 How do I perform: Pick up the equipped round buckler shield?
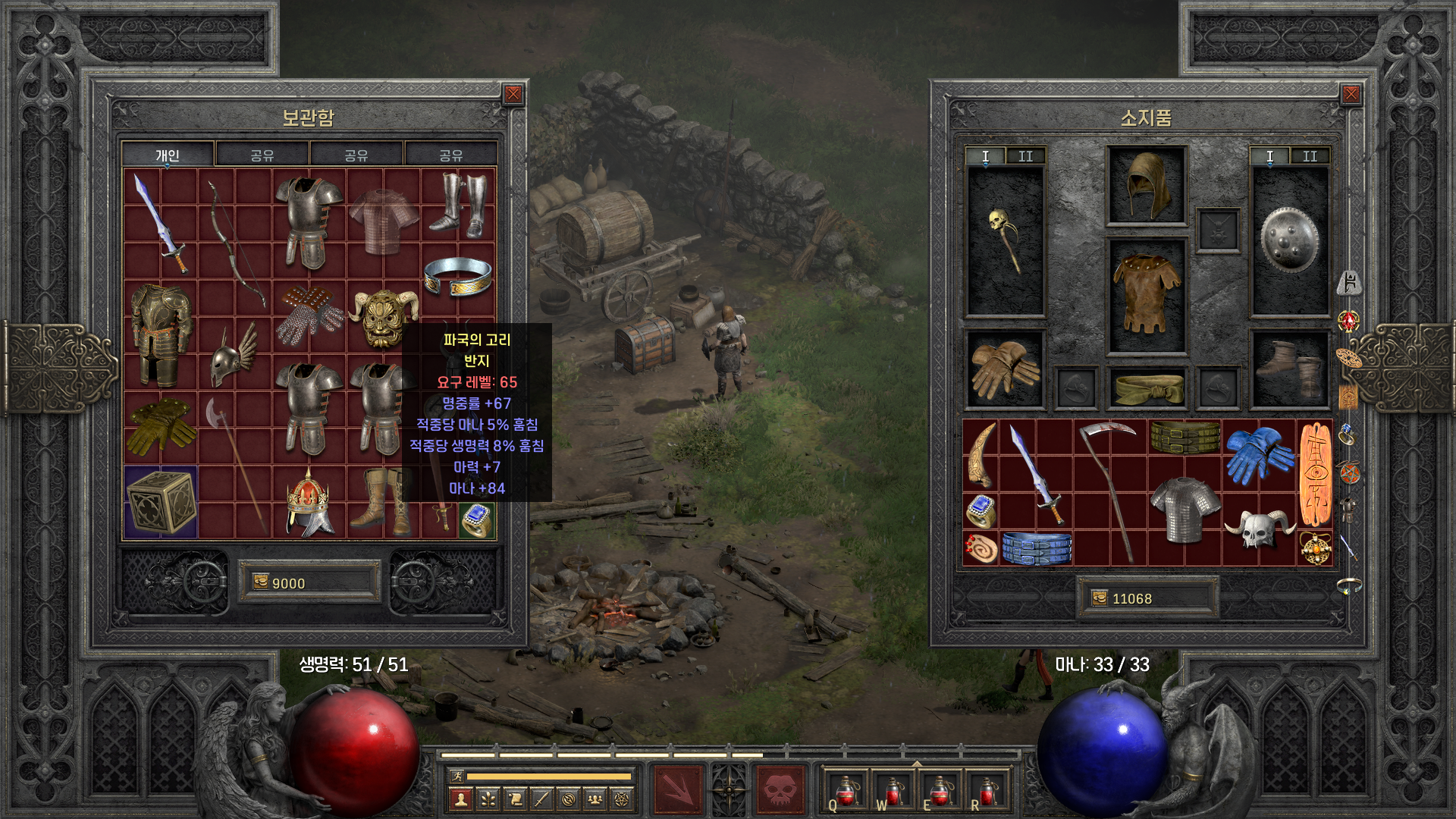(1289, 240)
